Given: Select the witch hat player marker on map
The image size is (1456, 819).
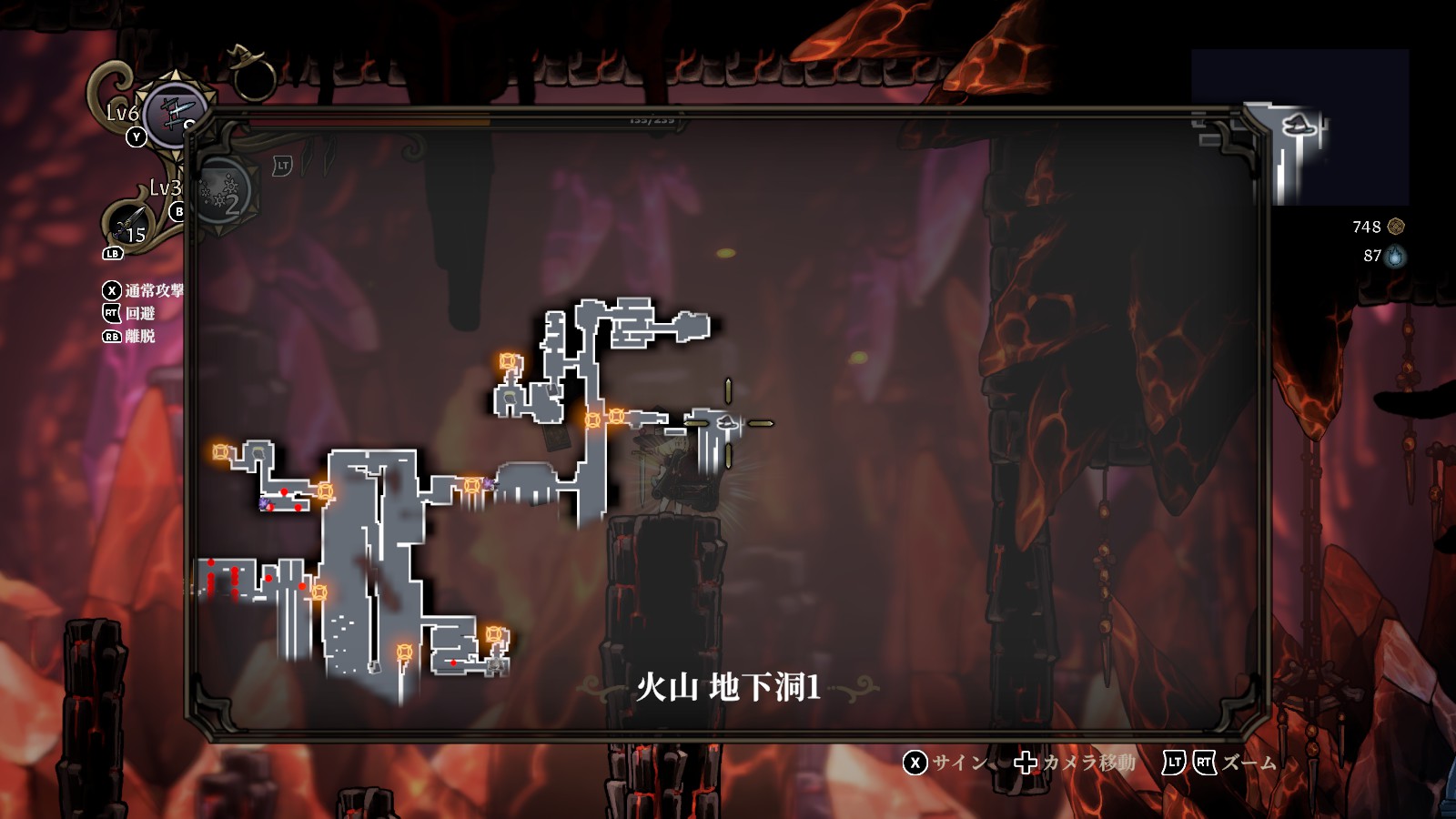Looking at the screenshot, I should [x=726, y=422].
